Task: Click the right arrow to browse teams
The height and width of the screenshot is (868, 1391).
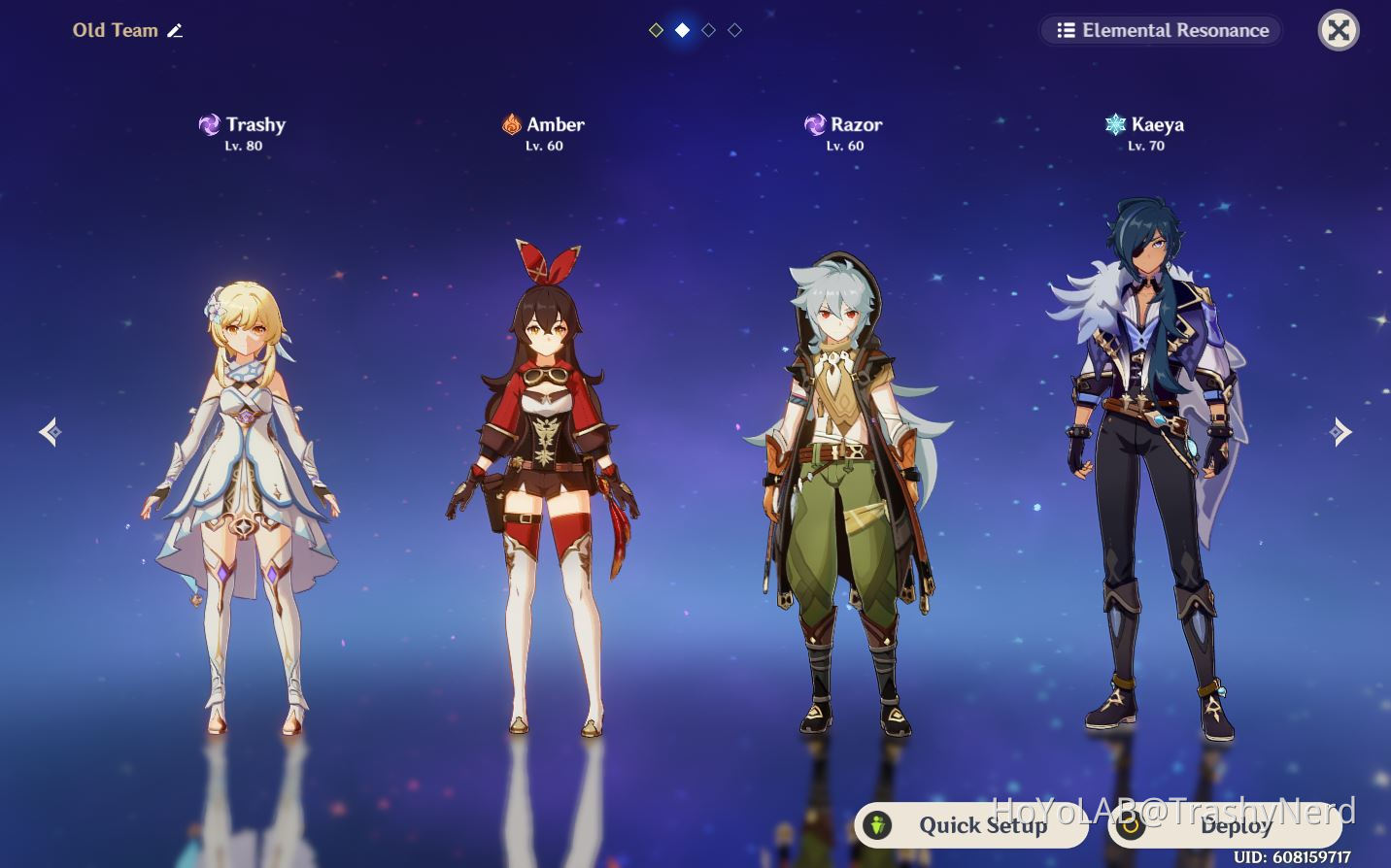Action: (1341, 431)
